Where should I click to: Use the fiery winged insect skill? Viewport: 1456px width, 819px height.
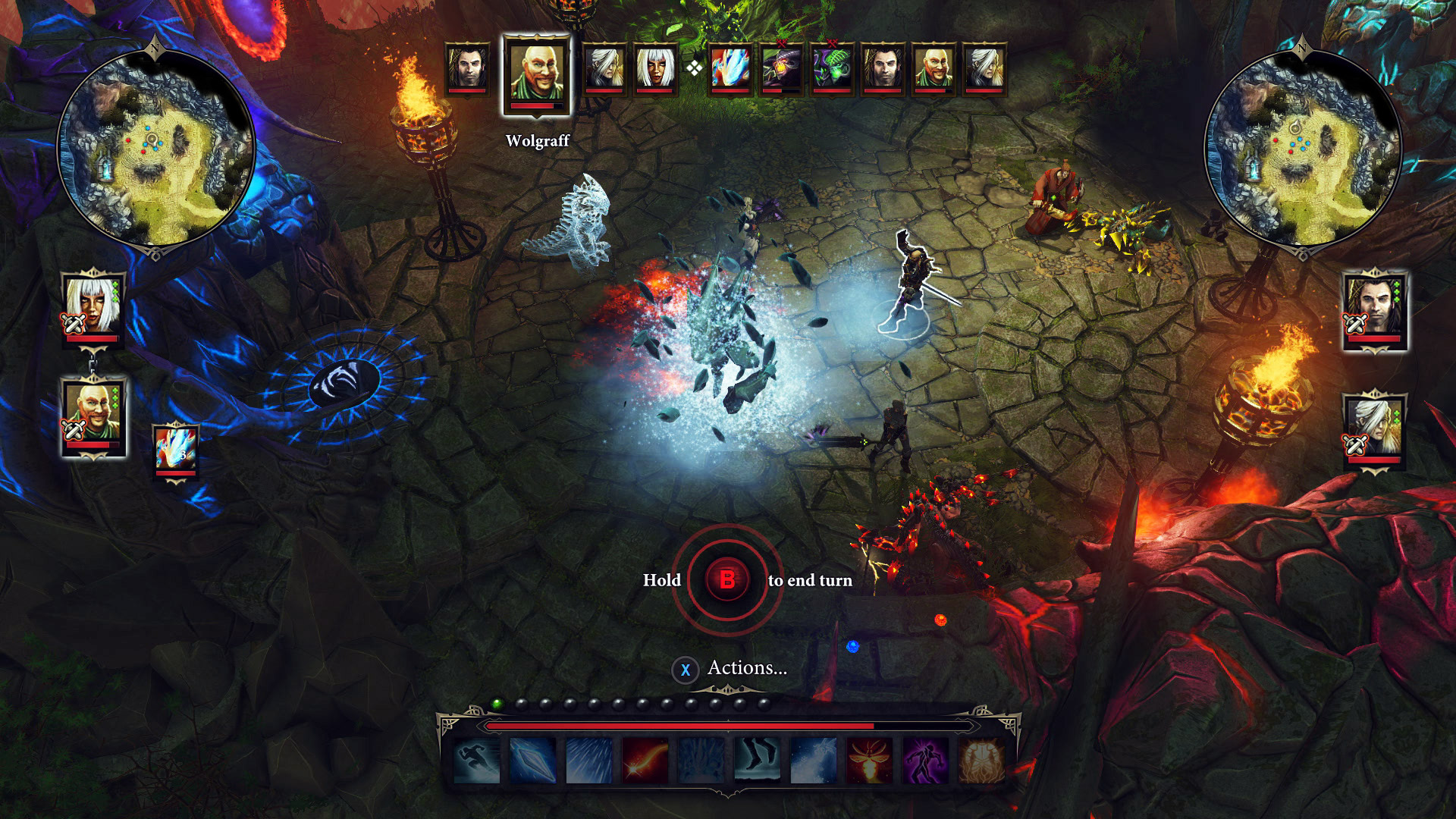pyautogui.click(x=869, y=760)
